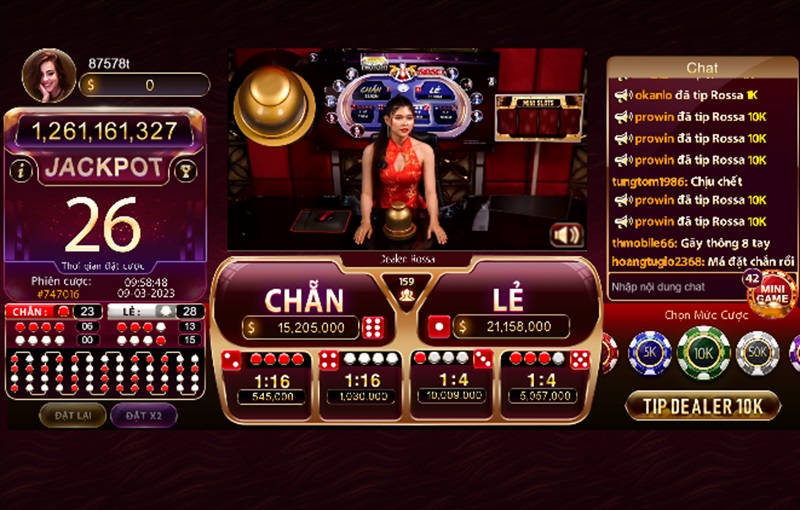Double the bet with ĐẶT X2
This screenshot has height=510, width=800.
142,414
